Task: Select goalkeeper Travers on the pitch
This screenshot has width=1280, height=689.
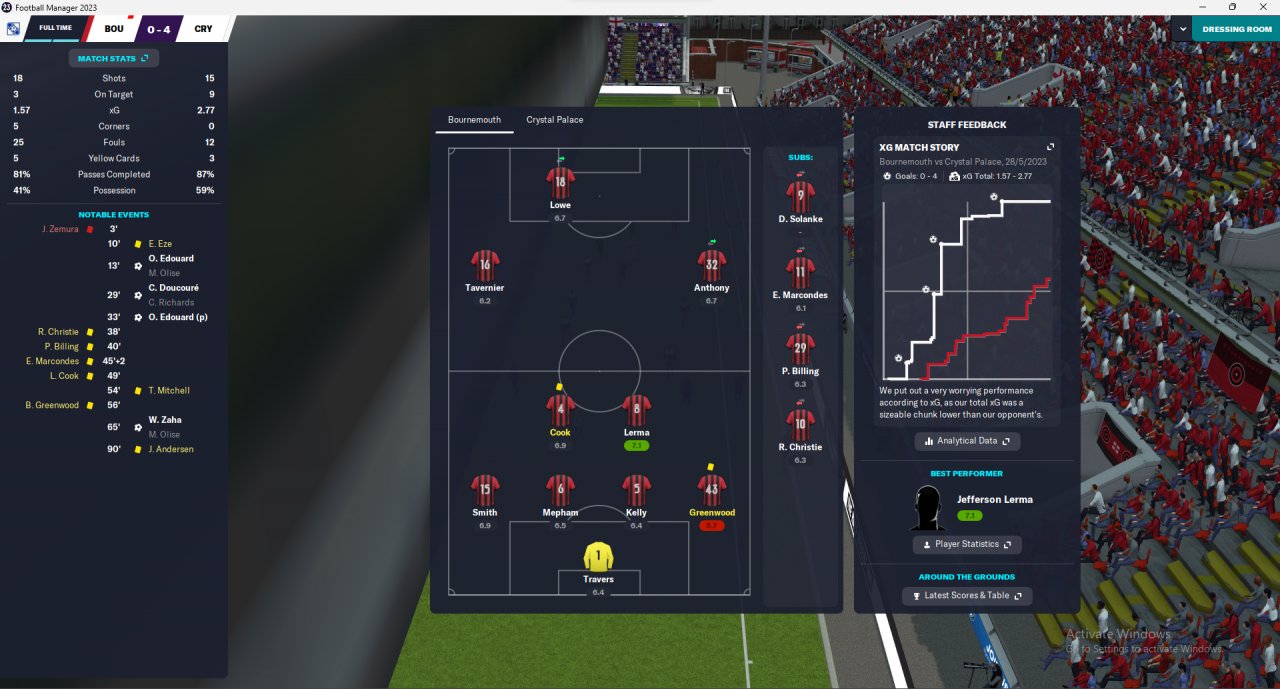Action: 598,557
